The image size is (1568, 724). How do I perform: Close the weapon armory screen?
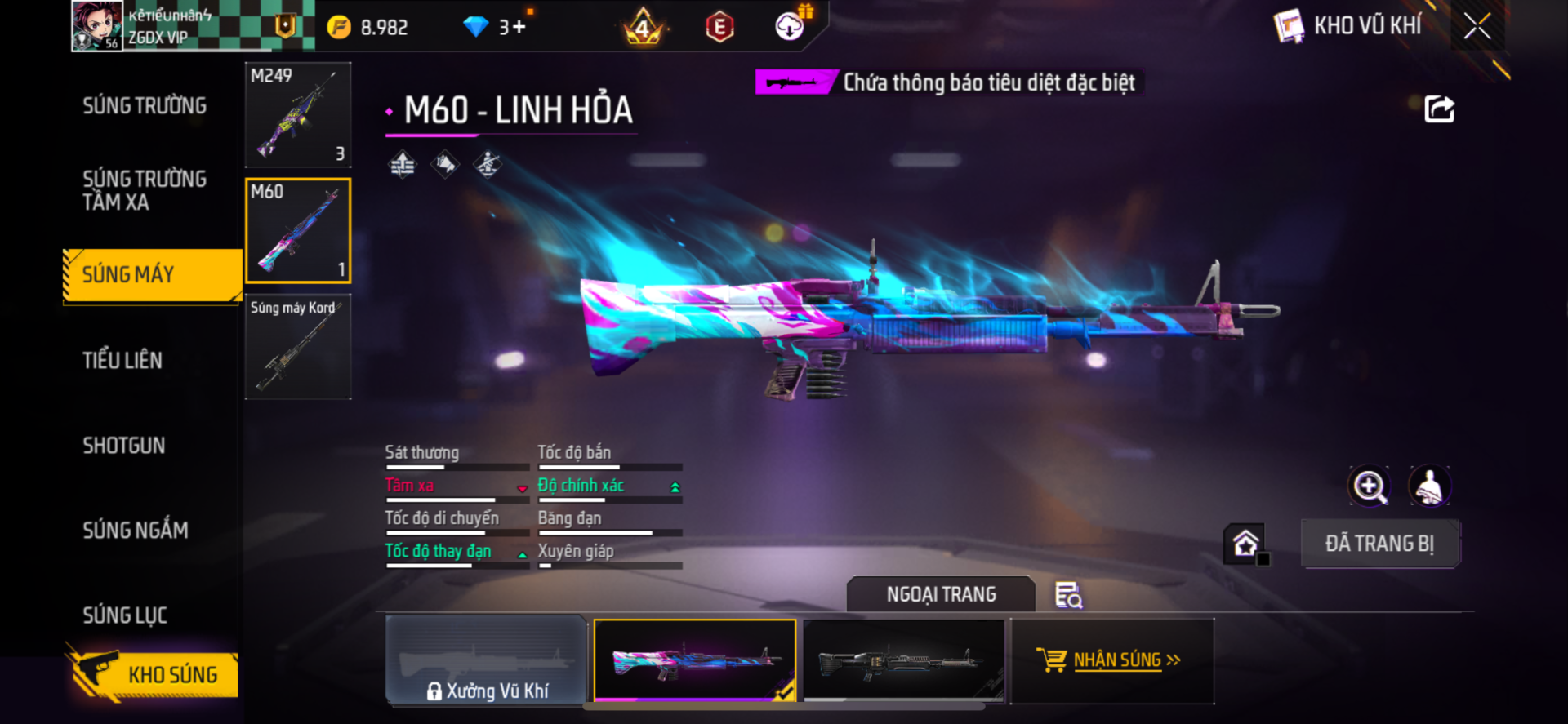pos(1477,26)
